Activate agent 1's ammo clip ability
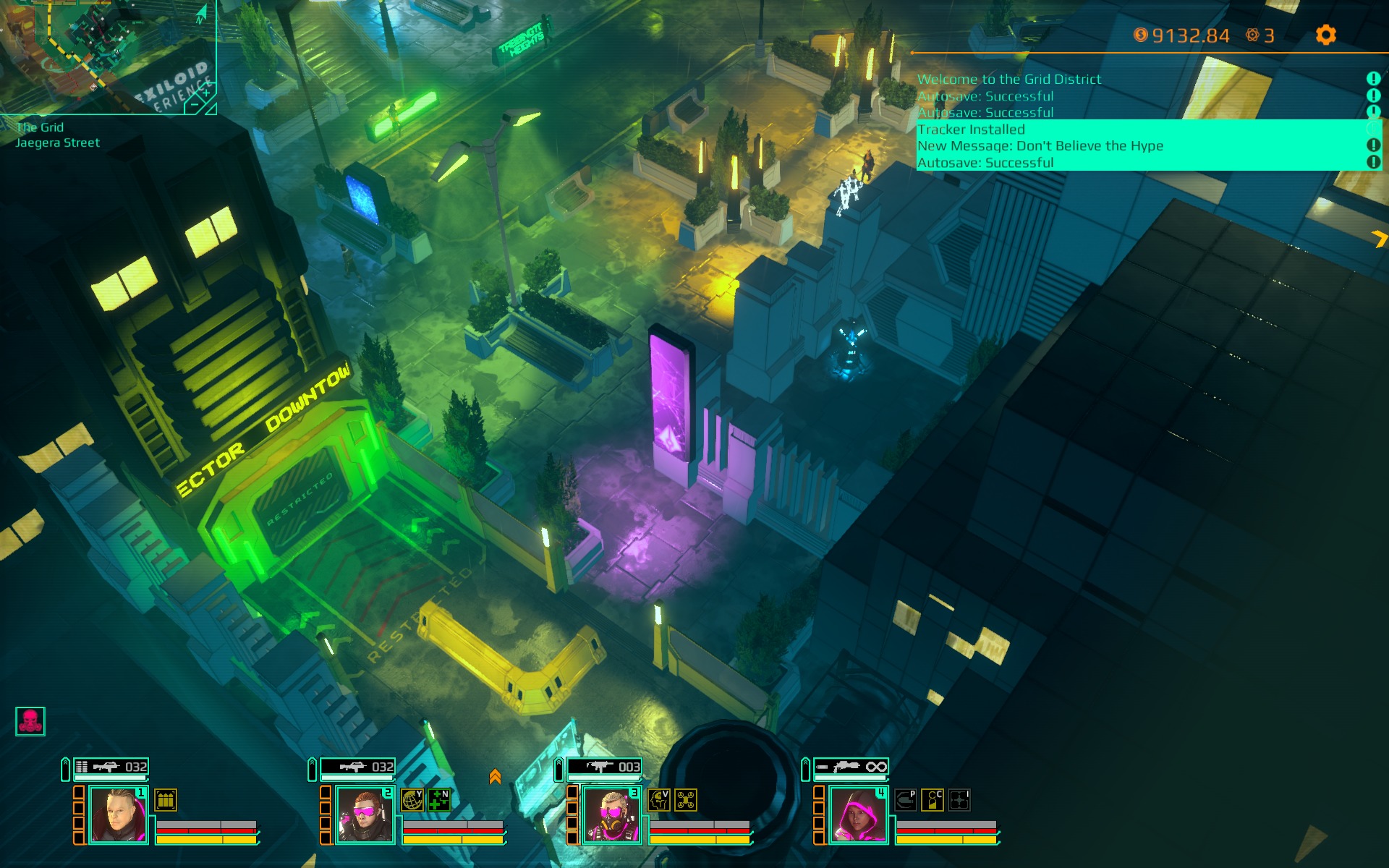Screen dimensions: 1389x868 tap(166, 800)
